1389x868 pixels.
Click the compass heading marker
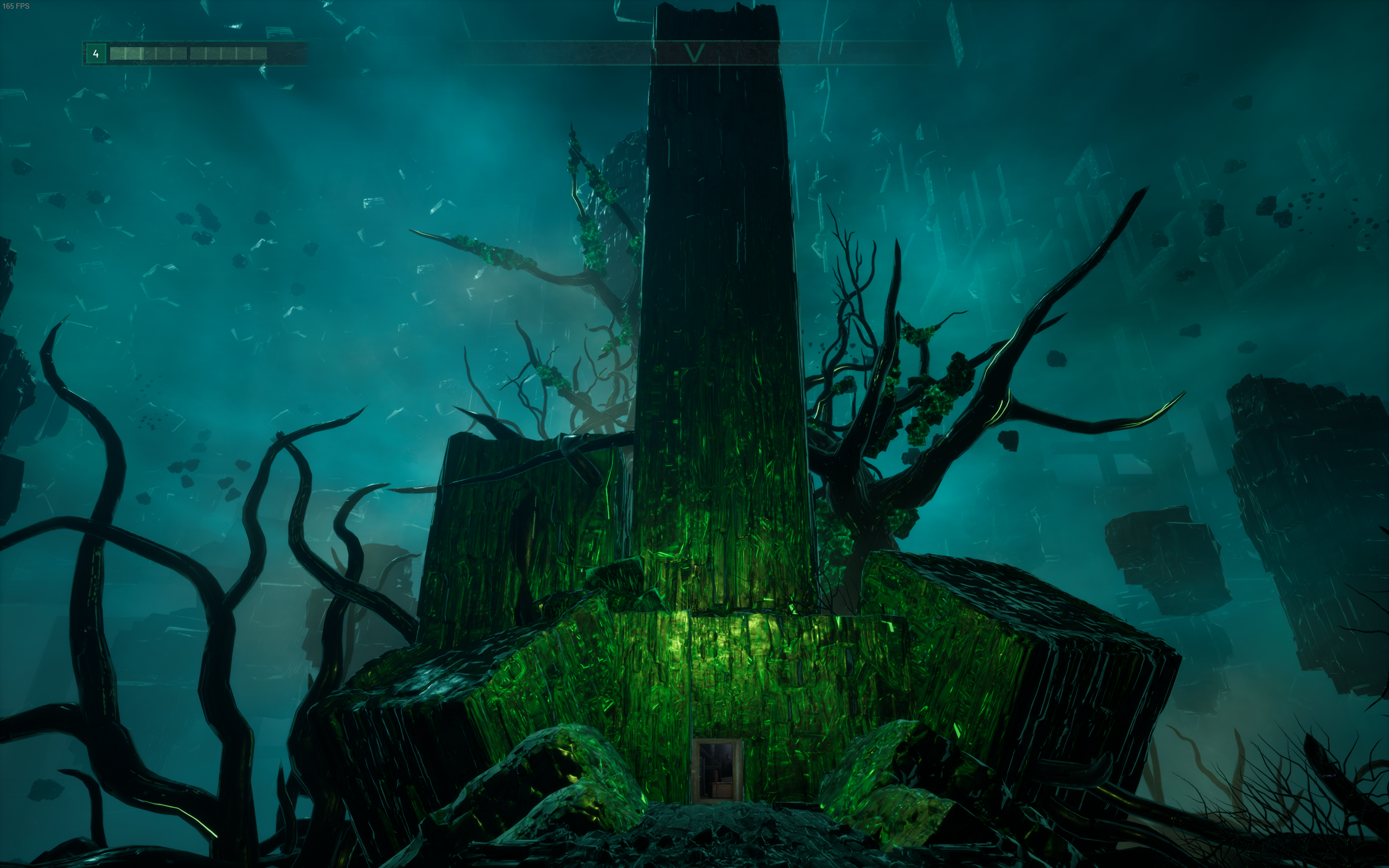[694, 53]
